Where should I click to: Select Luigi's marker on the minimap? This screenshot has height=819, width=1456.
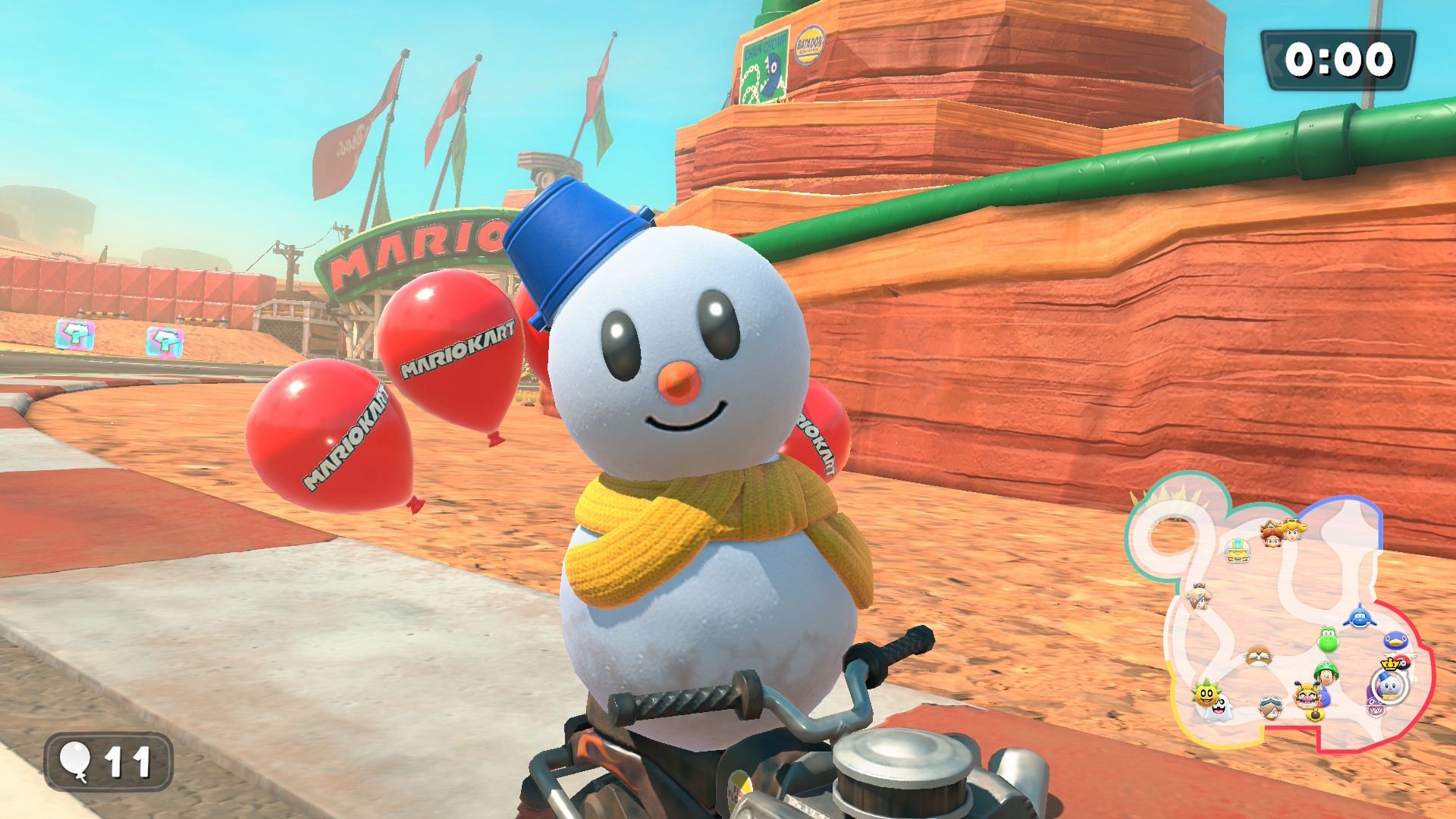[x=1326, y=673]
